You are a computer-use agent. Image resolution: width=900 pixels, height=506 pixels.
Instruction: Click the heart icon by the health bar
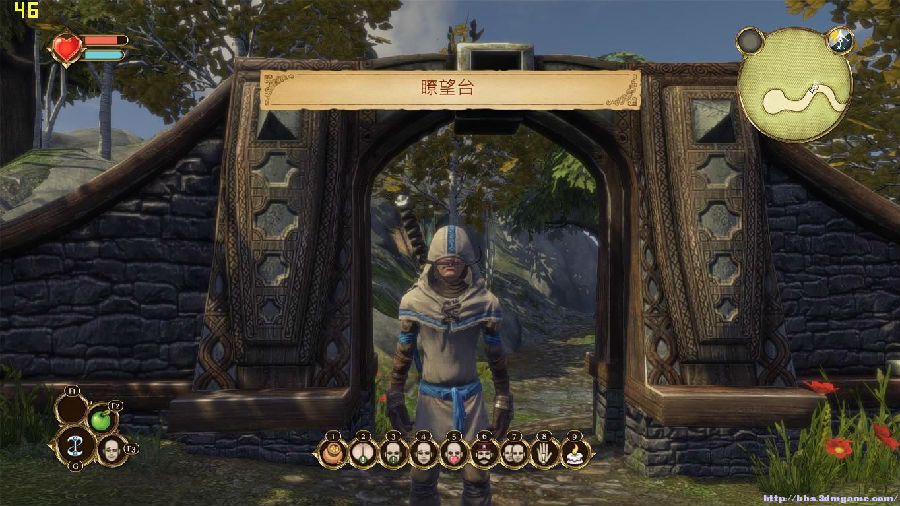[x=67, y=48]
